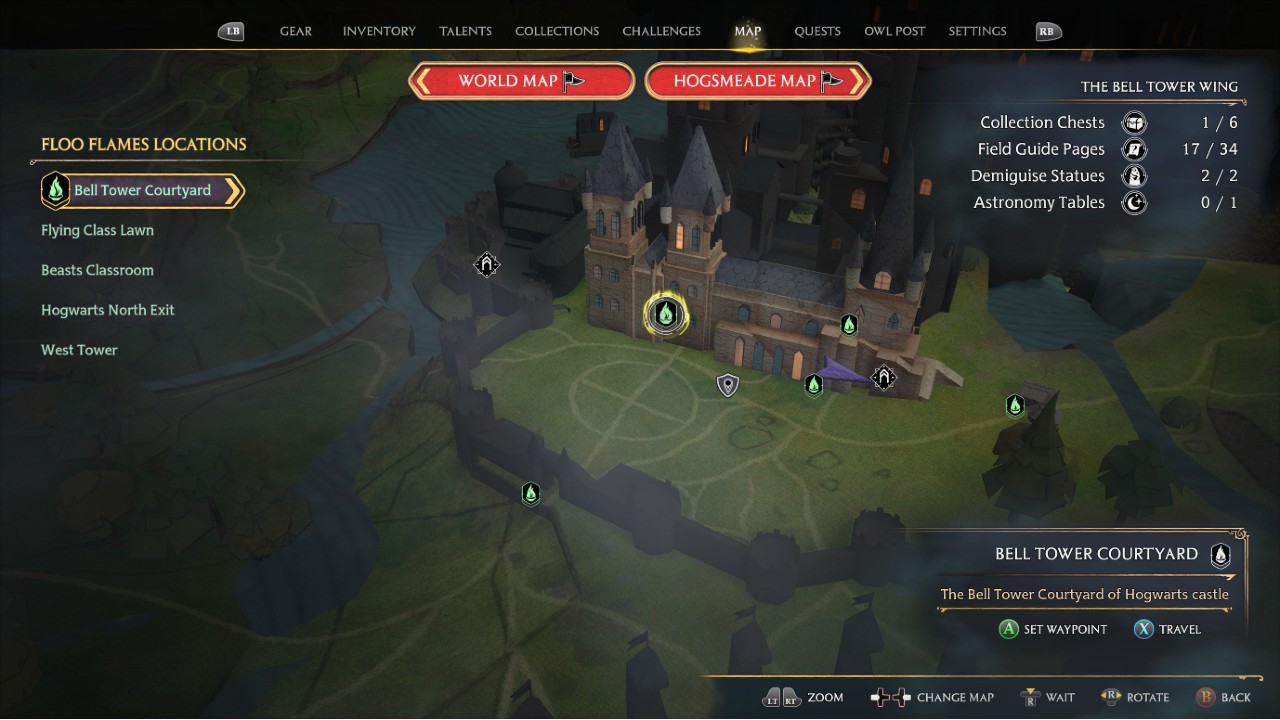Open the World Map
Screen dimensions: 1280x720
(521, 80)
